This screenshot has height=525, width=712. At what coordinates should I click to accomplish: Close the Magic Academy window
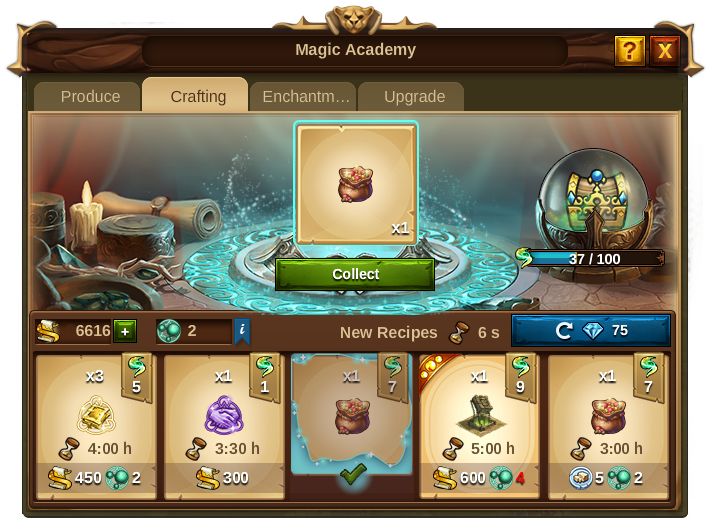[663, 50]
